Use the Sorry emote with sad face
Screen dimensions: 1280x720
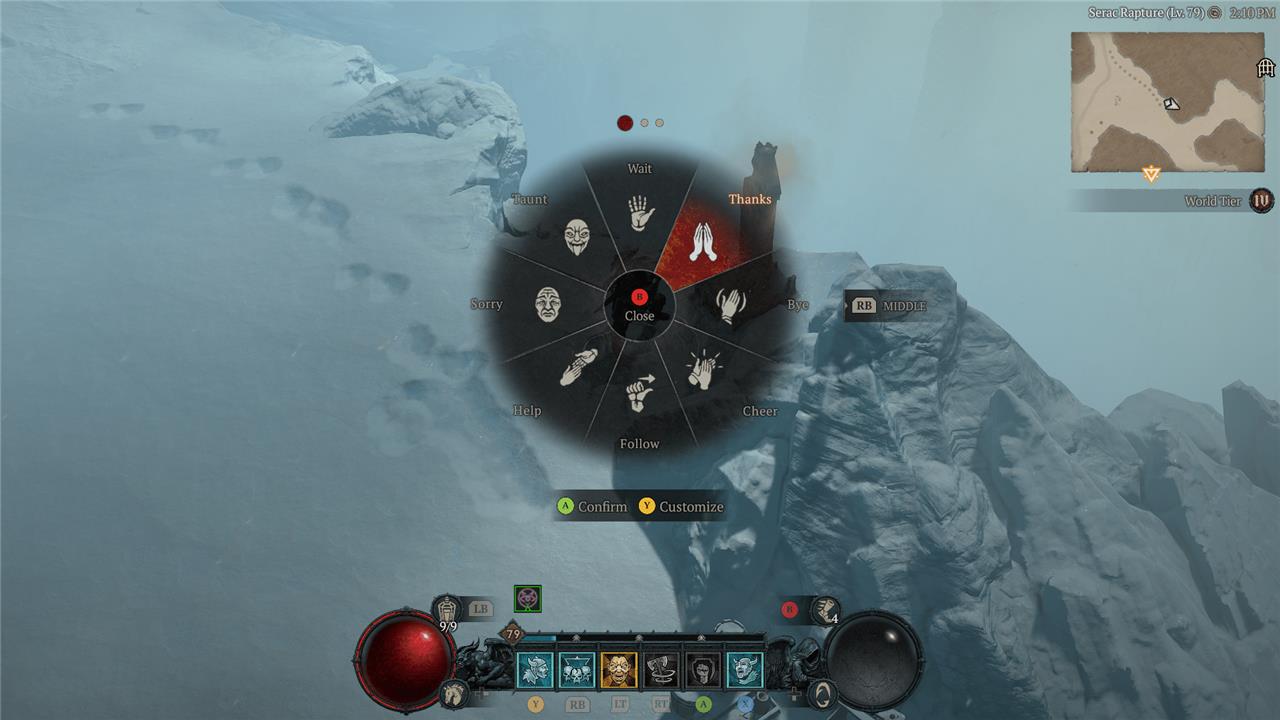(548, 304)
